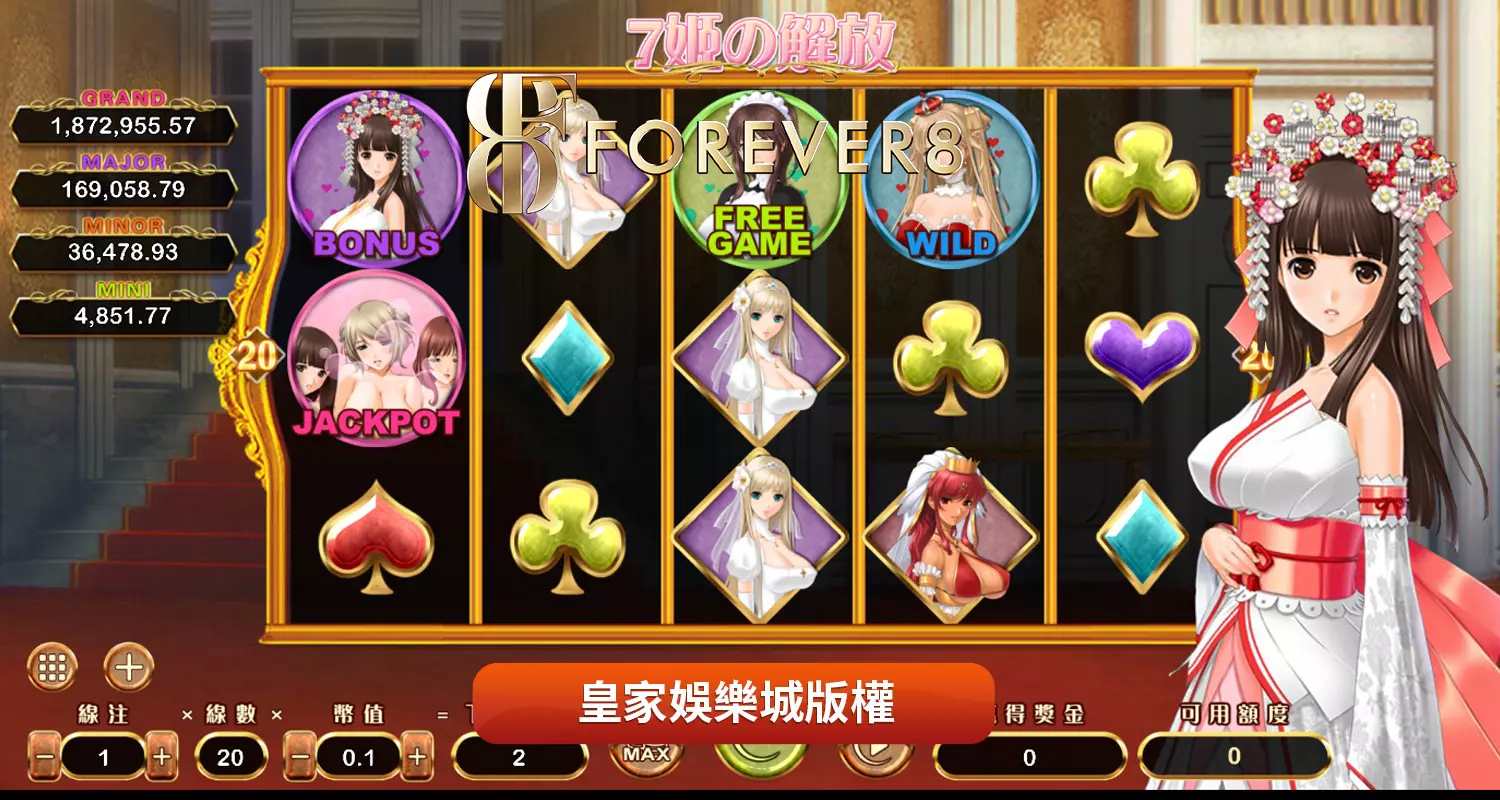The height and width of the screenshot is (800, 1500).
Task: Decrease 幣值 coin value with minus stepper
Action: point(300,759)
